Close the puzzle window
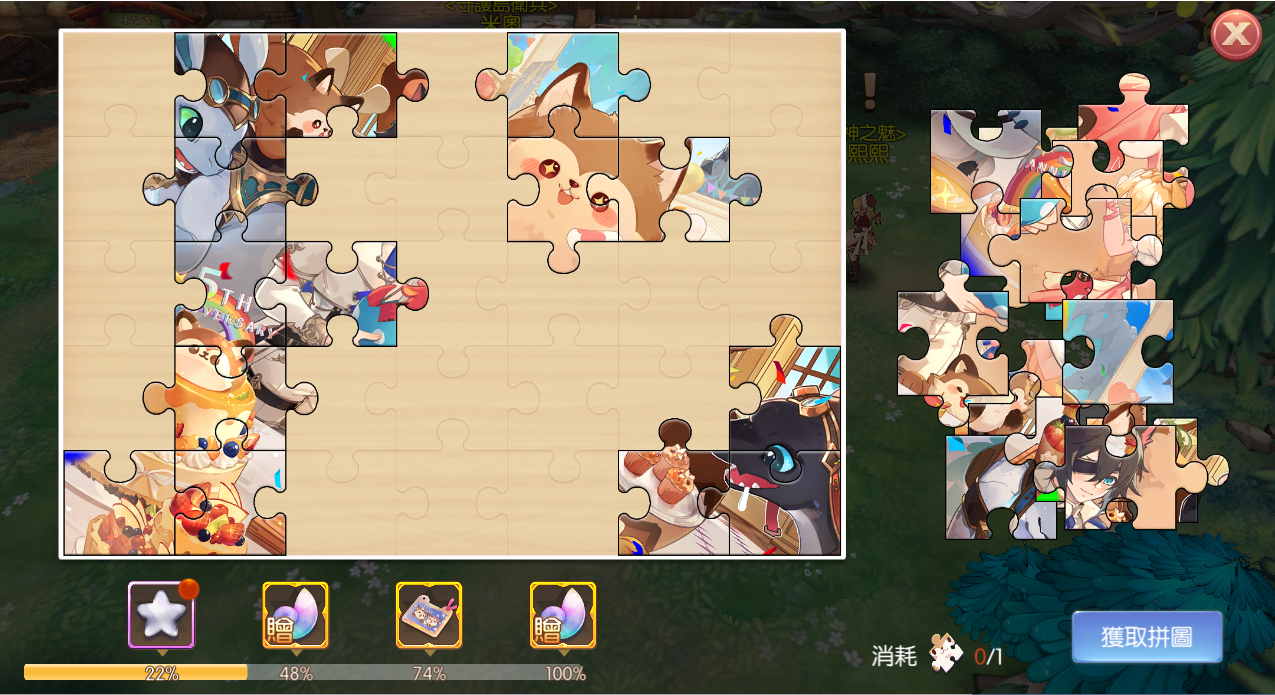The height and width of the screenshot is (695, 1275). 1236,36
